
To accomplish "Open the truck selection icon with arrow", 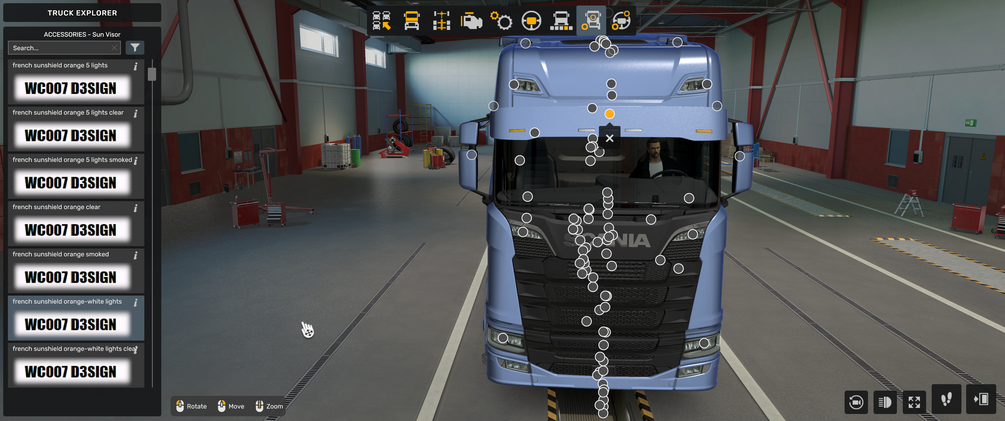I will [382, 21].
